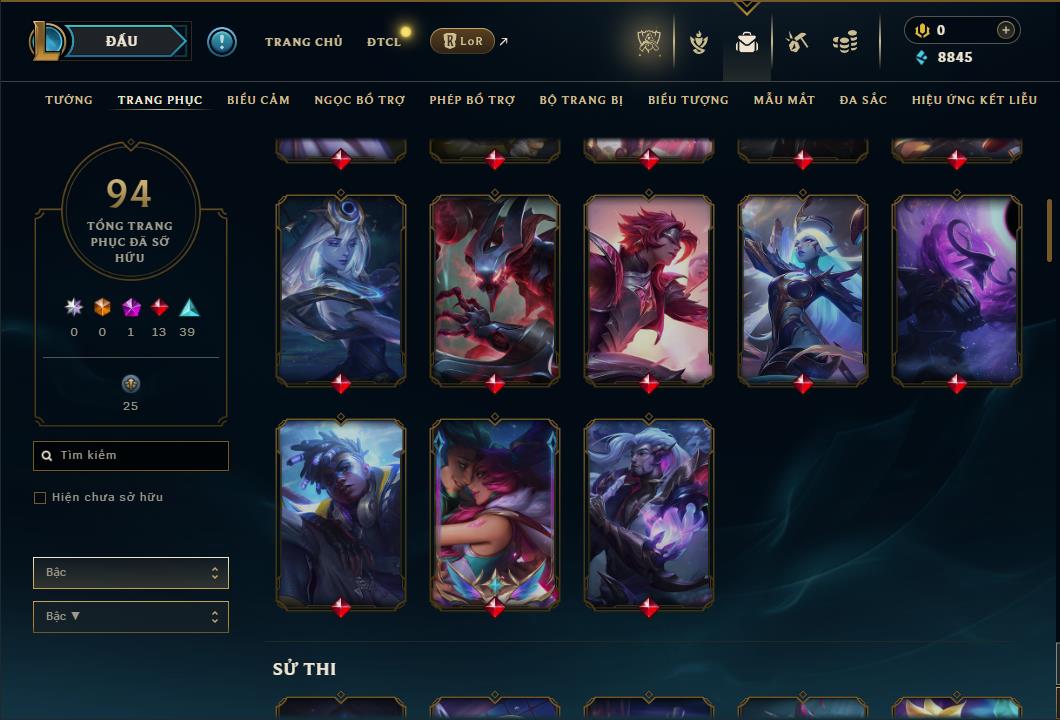Click the exclamation alert icon
This screenshot has width=1060, height=720.
coord(222,41)
